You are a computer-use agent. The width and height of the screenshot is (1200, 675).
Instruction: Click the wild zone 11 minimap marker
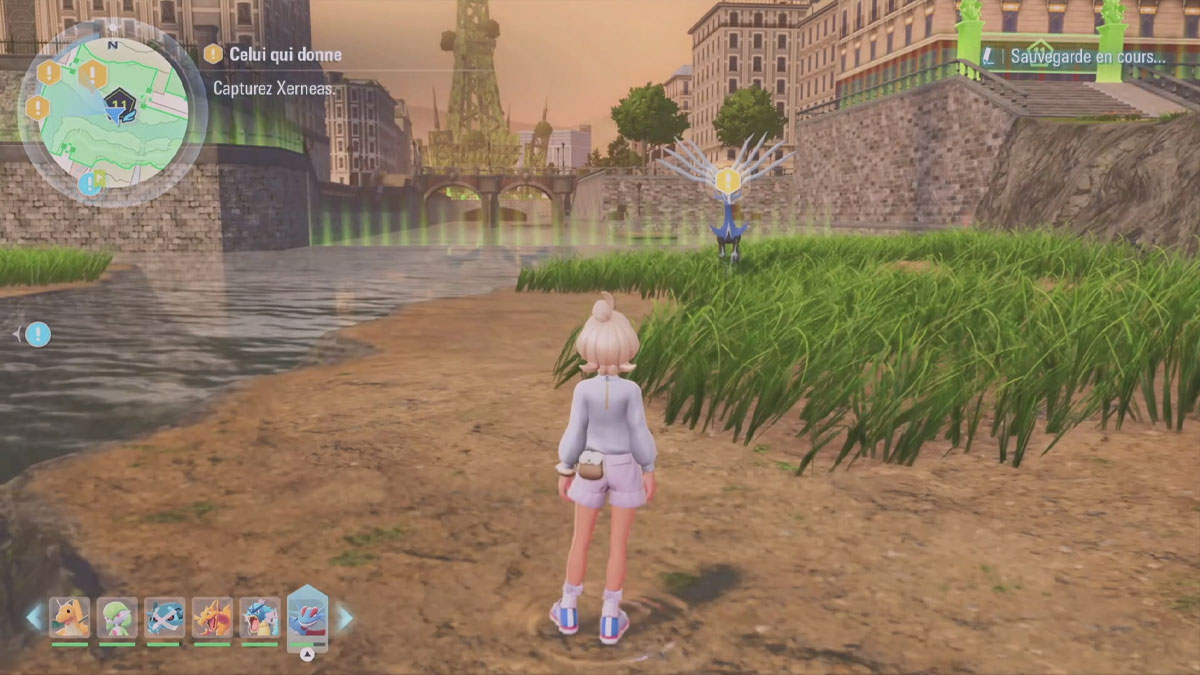120,101
